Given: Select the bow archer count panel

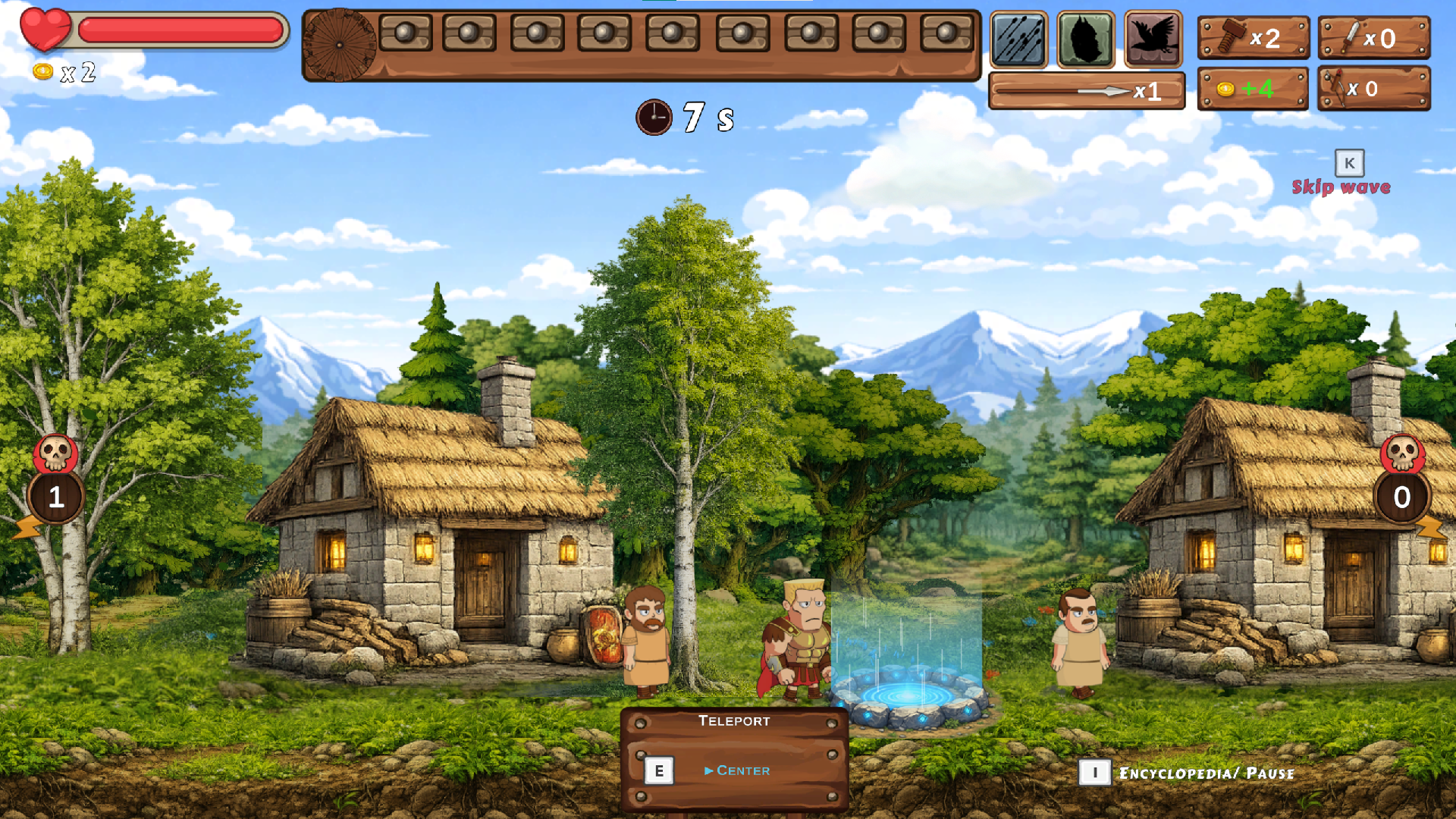Looking at the screenshot, I should coord(1373,89).
